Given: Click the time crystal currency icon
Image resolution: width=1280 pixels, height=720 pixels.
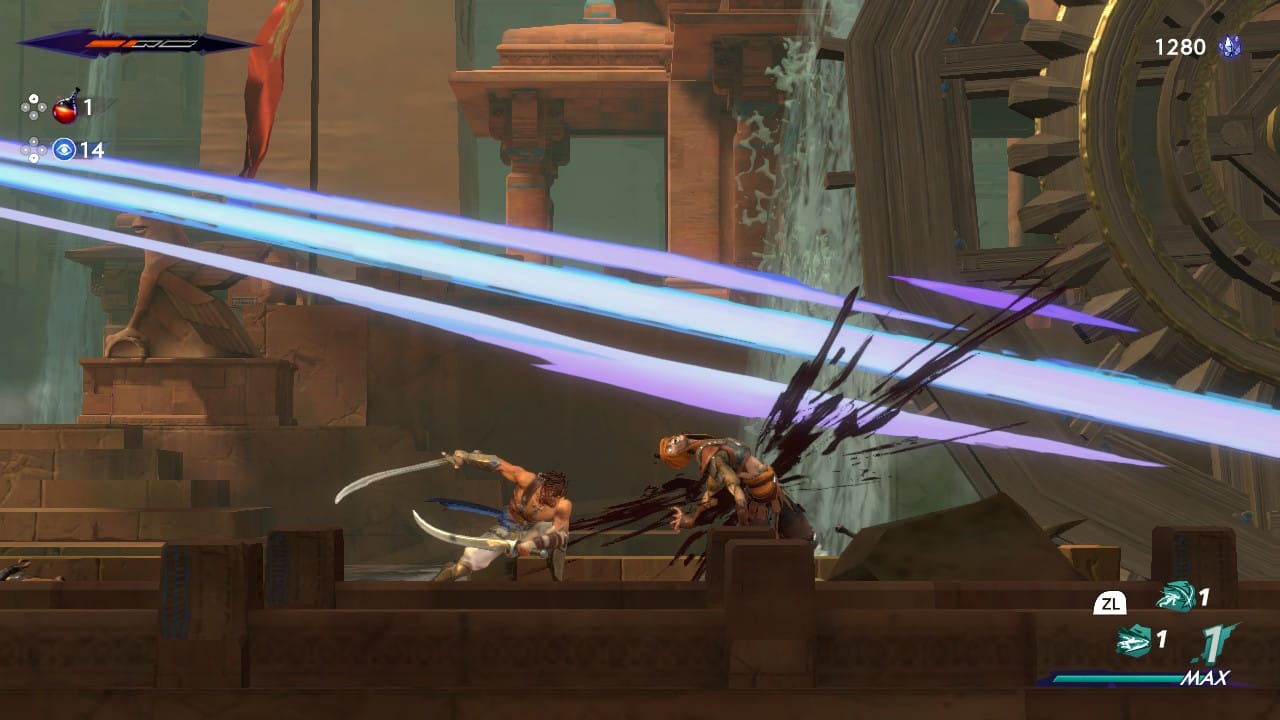Looking at the screenshot, I should tap(1229, 47).
